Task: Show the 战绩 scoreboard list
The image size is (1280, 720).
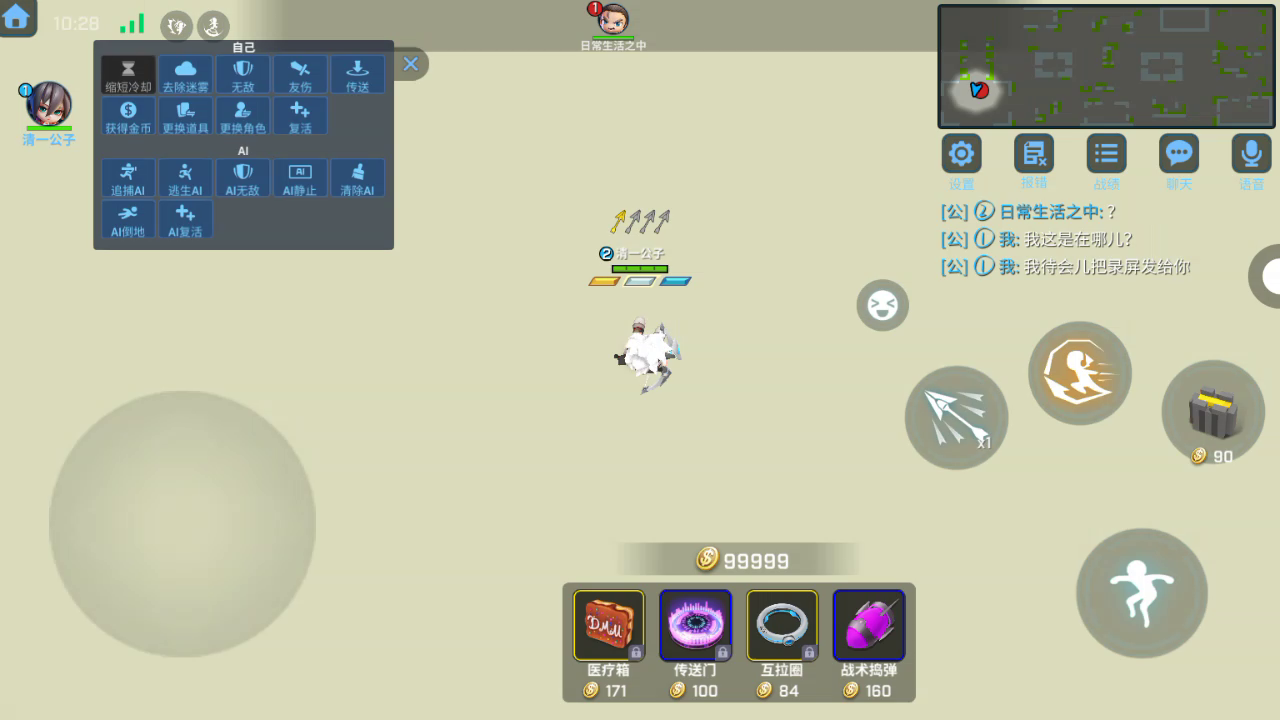Action: click(1106, 154)
